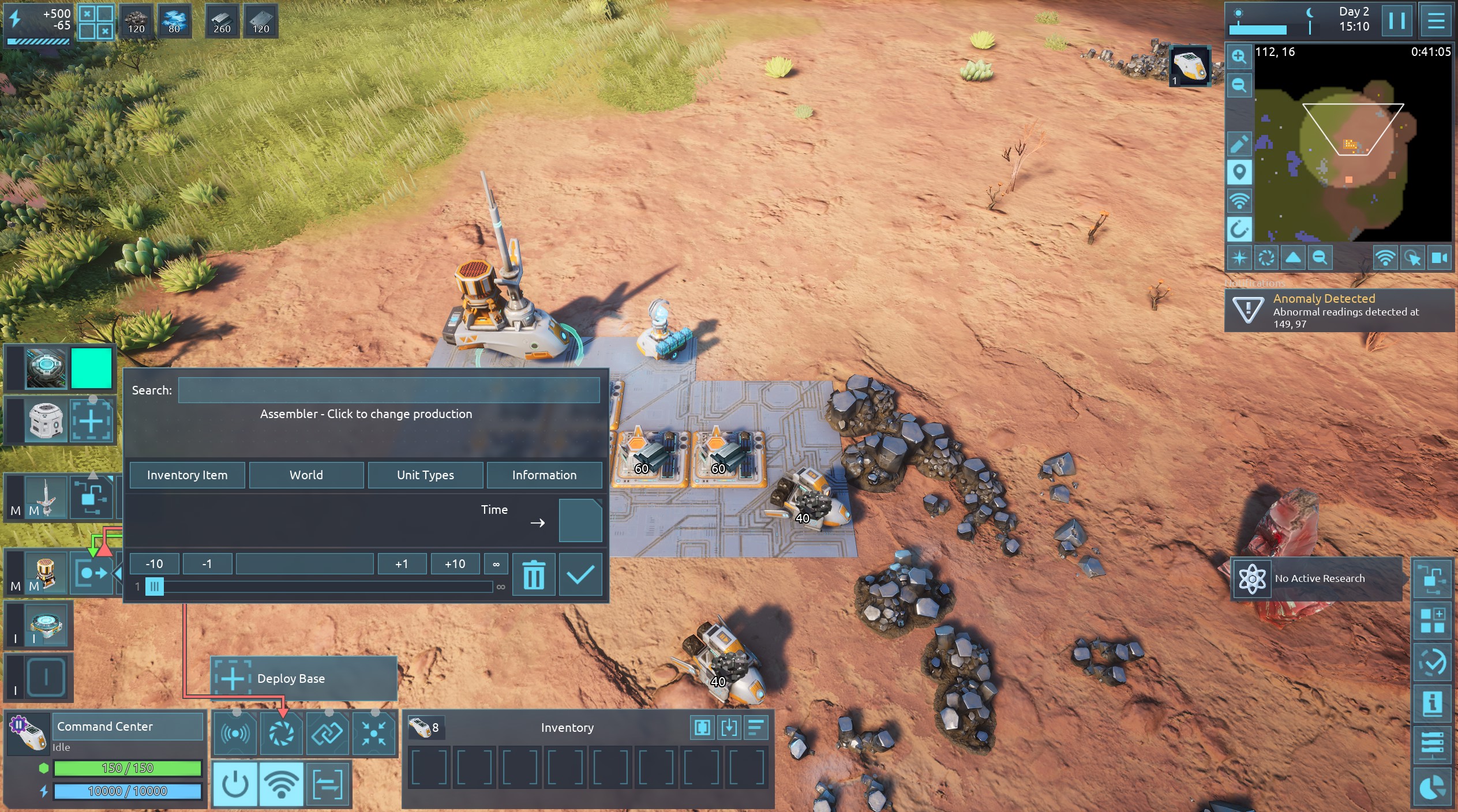Switch to the Inventory Item tab
1458x812 pixels.
(187, 475)
